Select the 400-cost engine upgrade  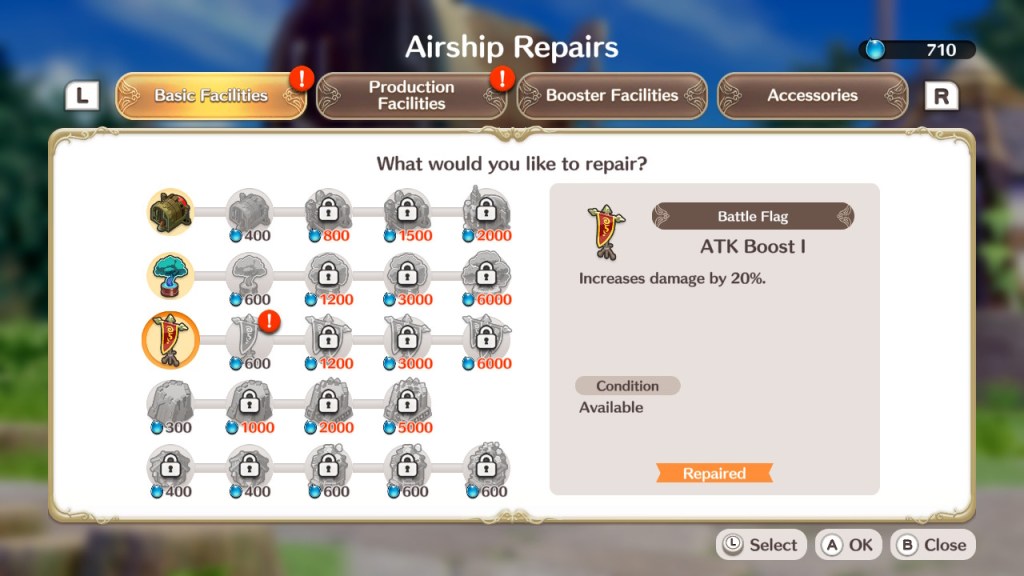pyautogui.click(x=248, y=211)
